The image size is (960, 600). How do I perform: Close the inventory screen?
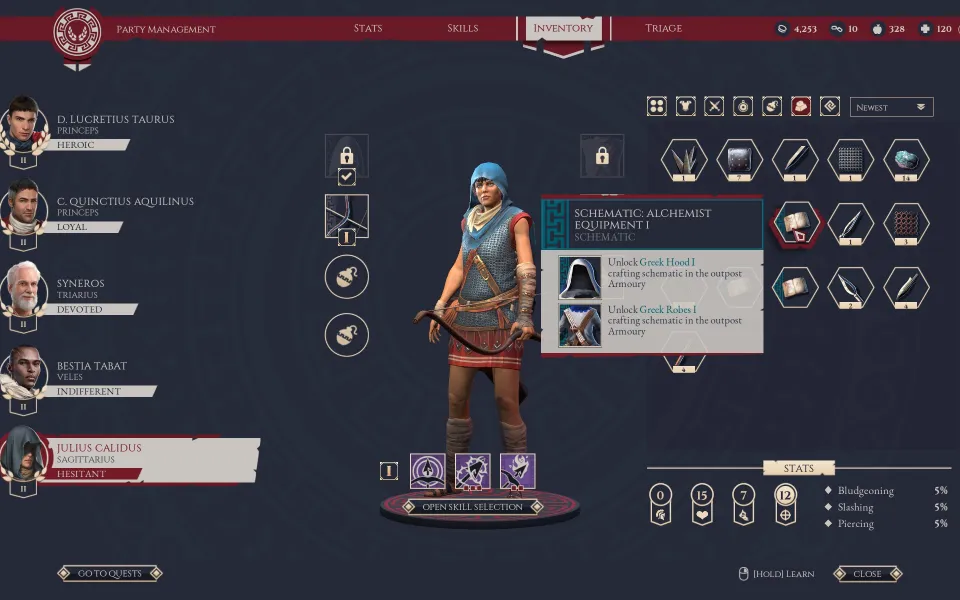click(x=867, y=574)
